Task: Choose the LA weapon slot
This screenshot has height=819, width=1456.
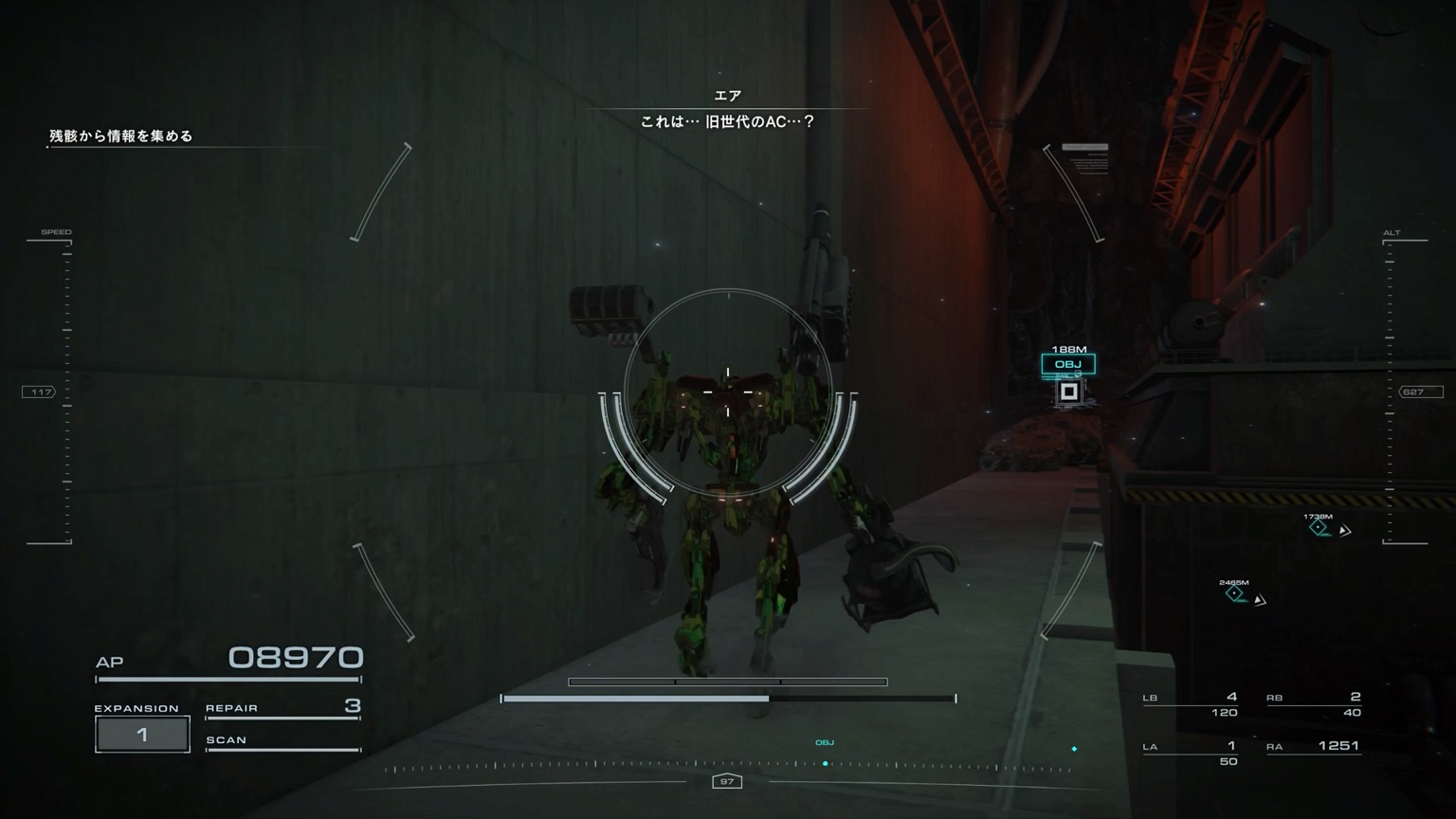Action: tap(1191, 753)
